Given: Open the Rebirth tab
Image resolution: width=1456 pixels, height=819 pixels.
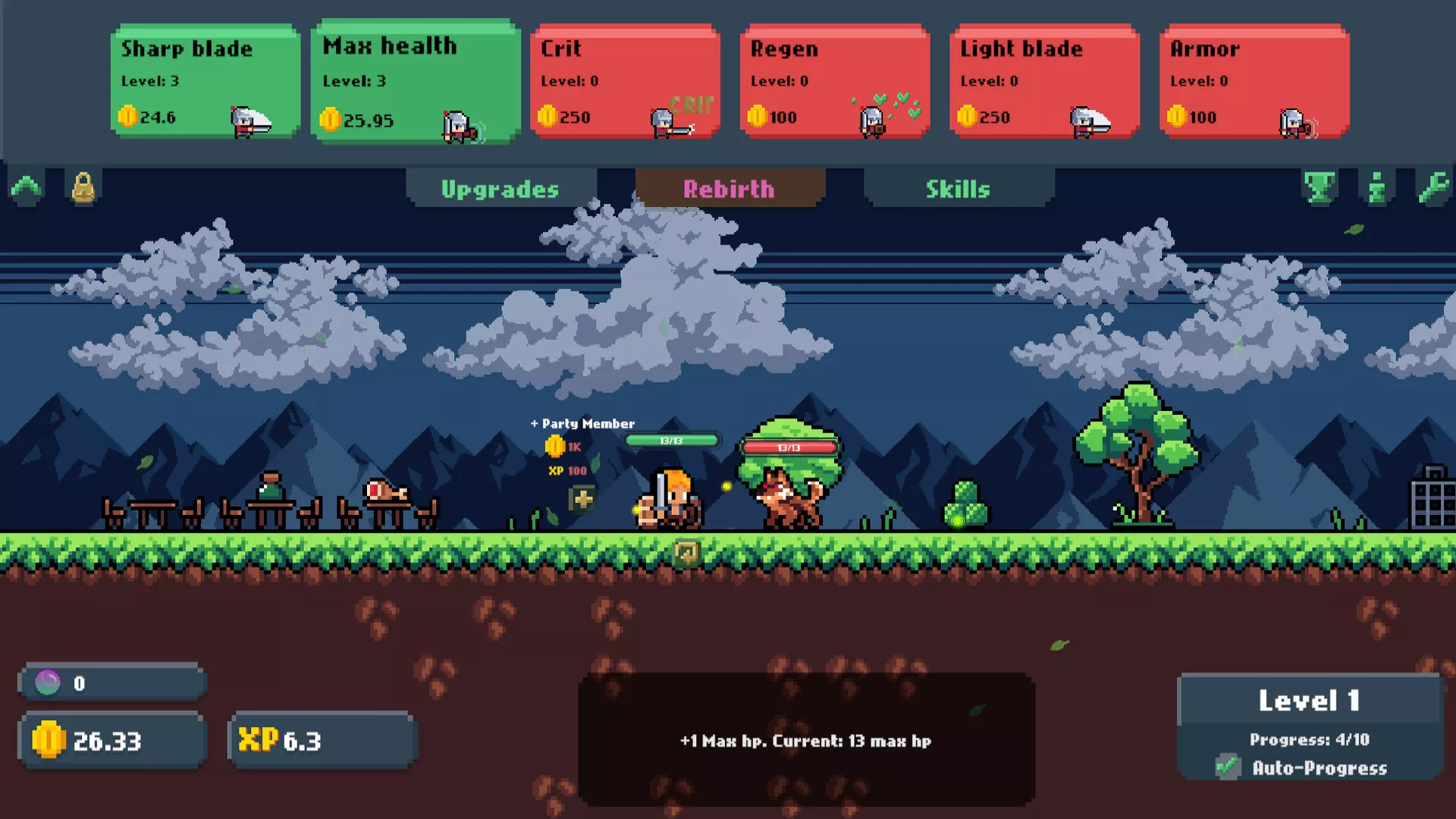Looking at the screenshot, I should [730, 189].
